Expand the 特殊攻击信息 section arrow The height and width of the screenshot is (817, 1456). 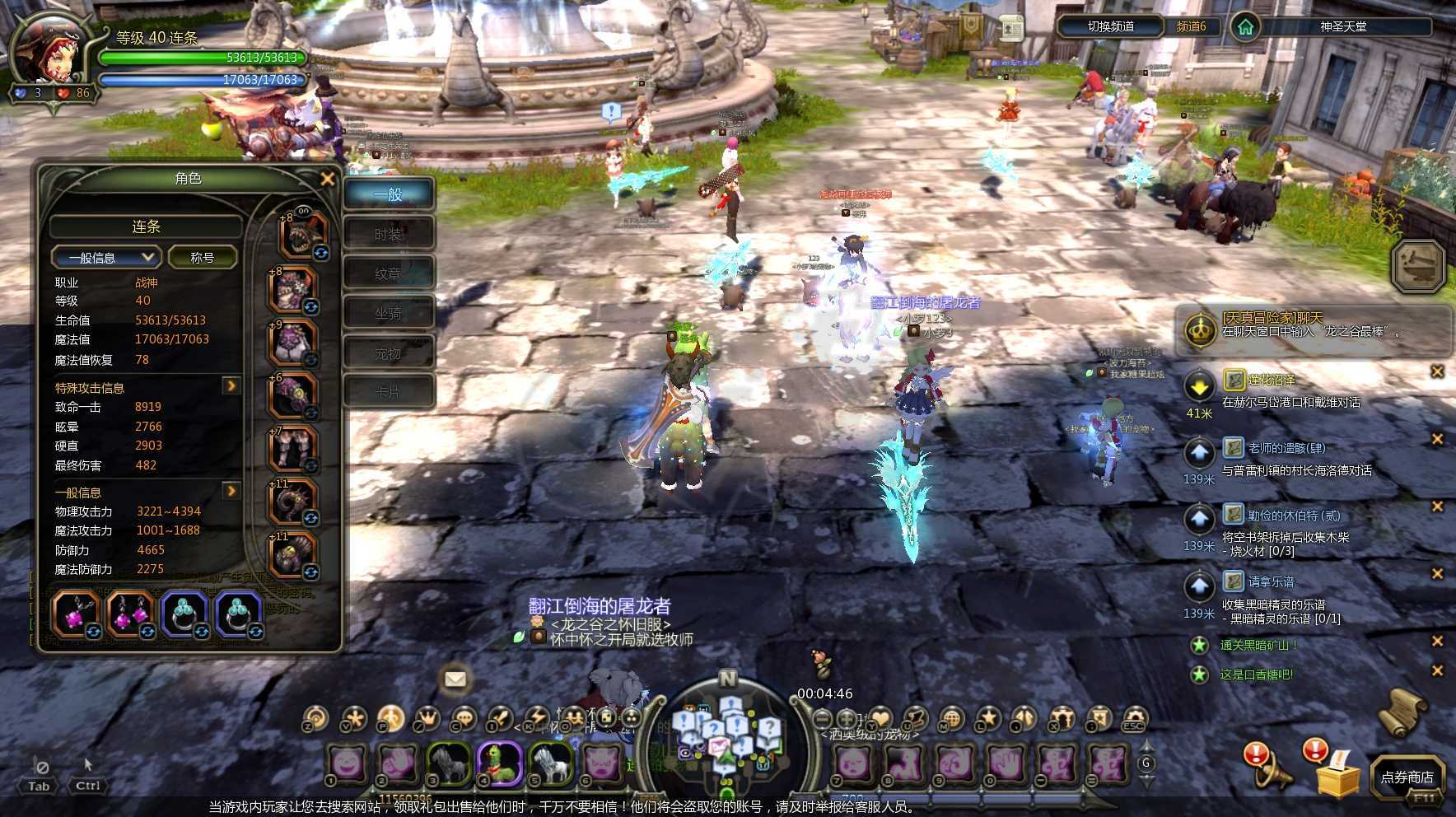[231, 385]
